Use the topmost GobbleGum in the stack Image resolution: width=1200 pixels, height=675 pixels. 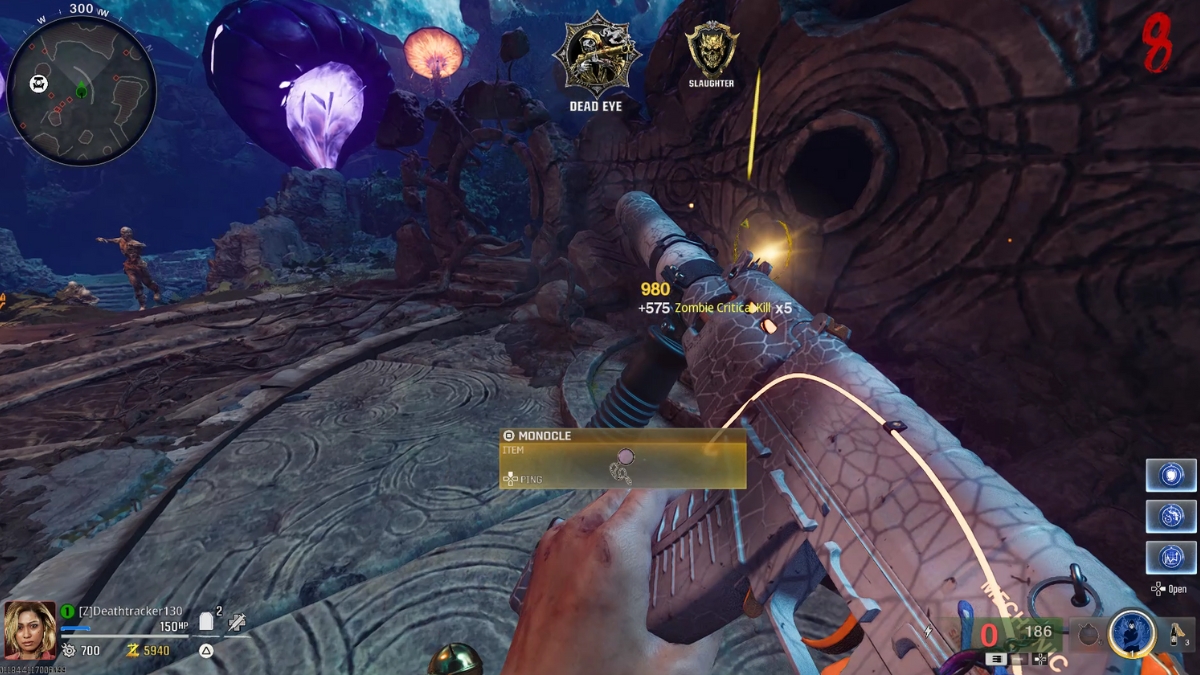pyautogui.click(x=1170, y=474)
